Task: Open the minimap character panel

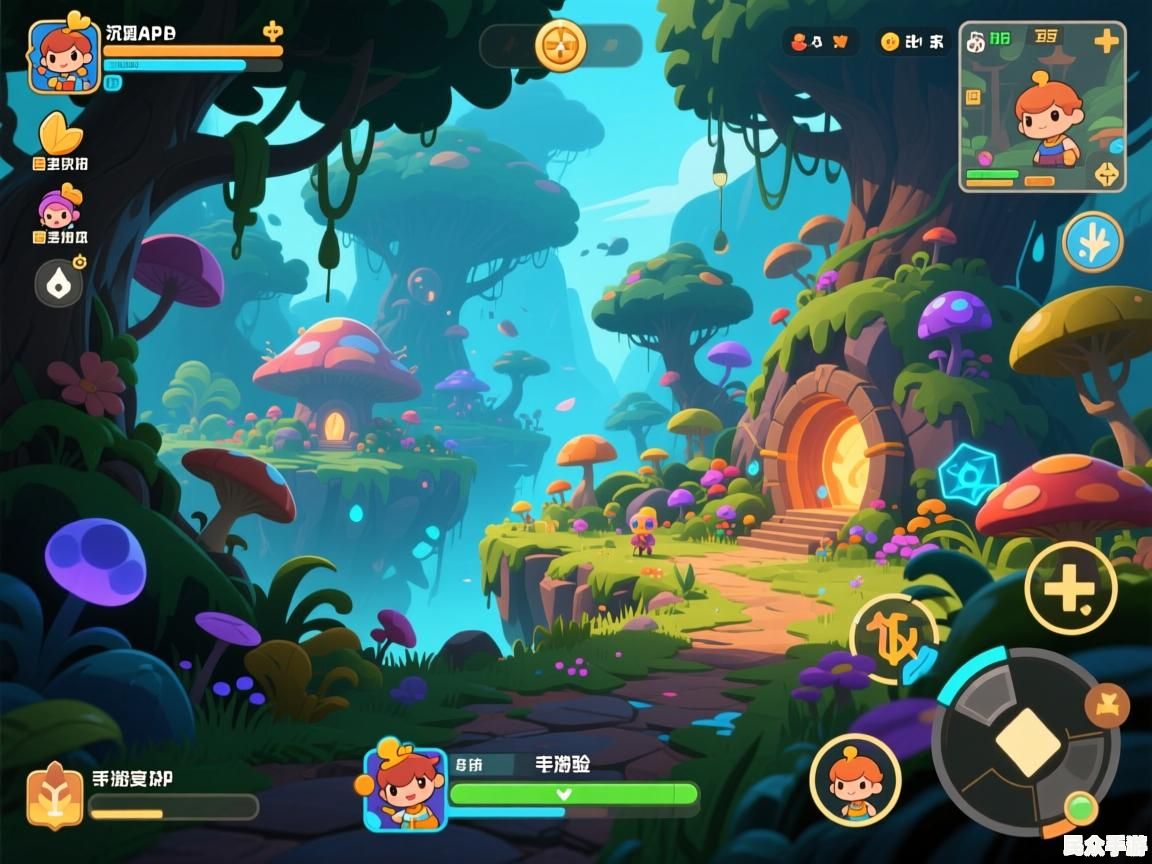Action: pos(1042,107)
